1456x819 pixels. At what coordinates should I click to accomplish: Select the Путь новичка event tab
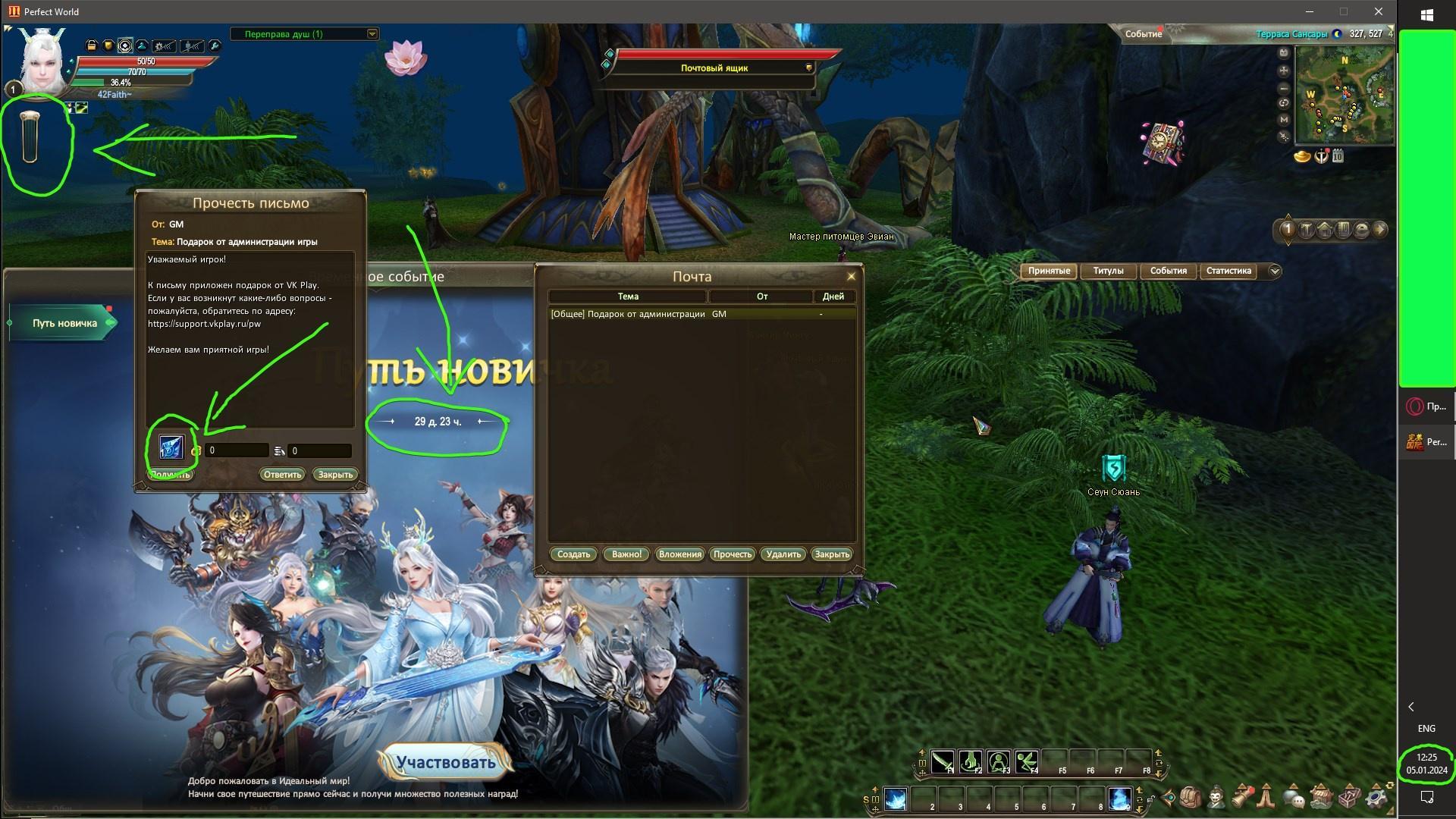pyautogui.click(x=64, y=323)
